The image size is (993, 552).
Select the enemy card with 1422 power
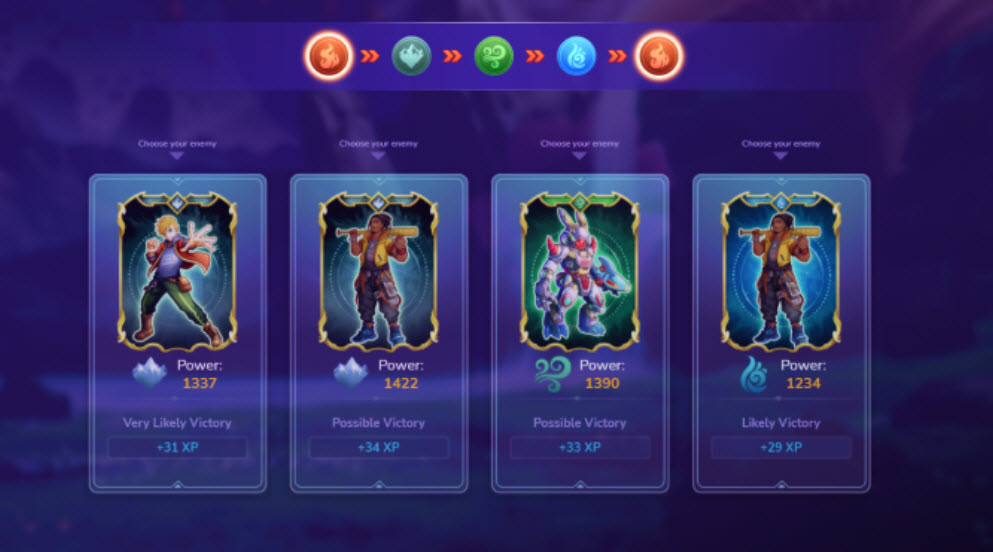click(x=379, y=272)
